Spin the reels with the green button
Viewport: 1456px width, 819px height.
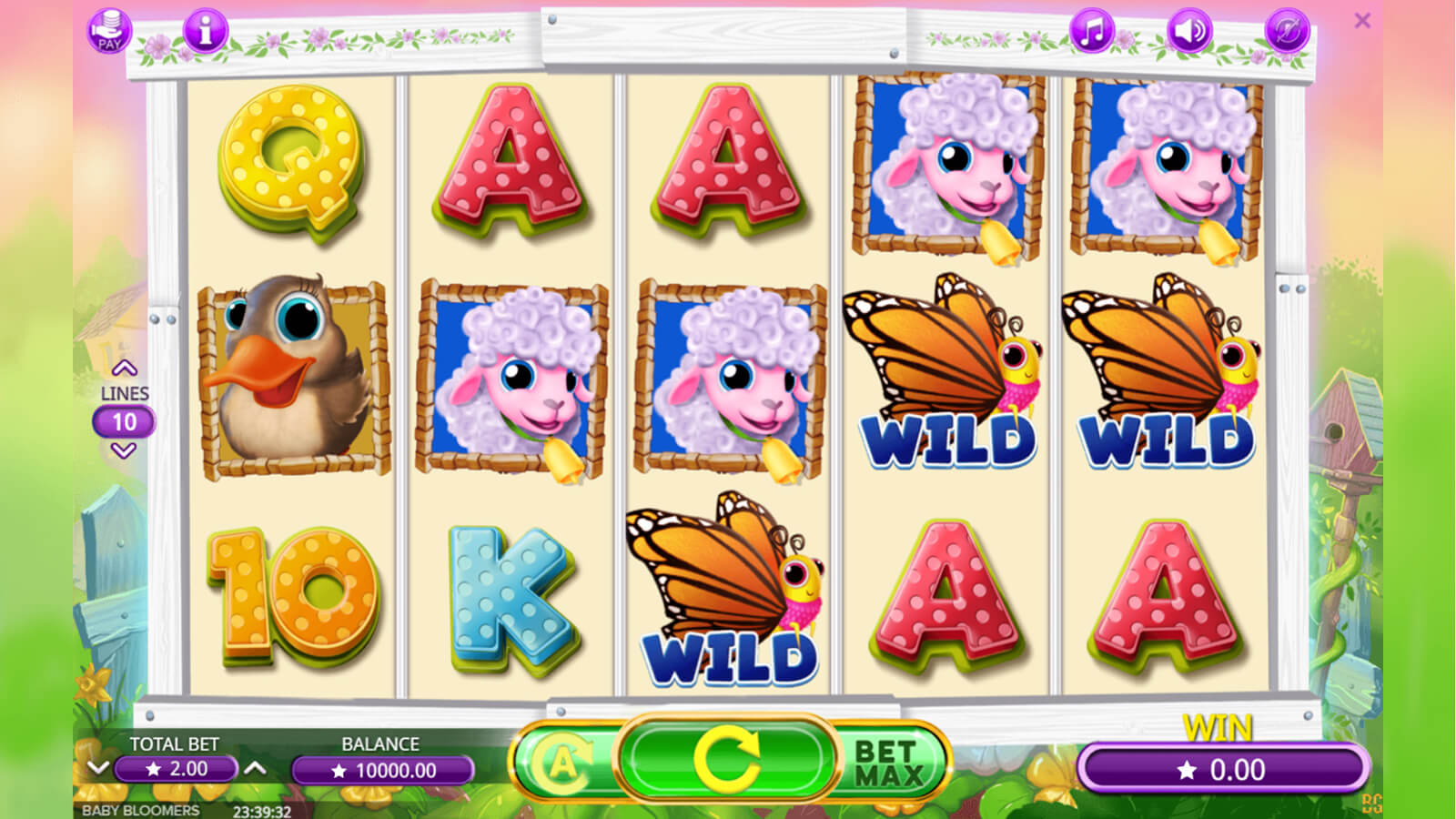(726, 759)
